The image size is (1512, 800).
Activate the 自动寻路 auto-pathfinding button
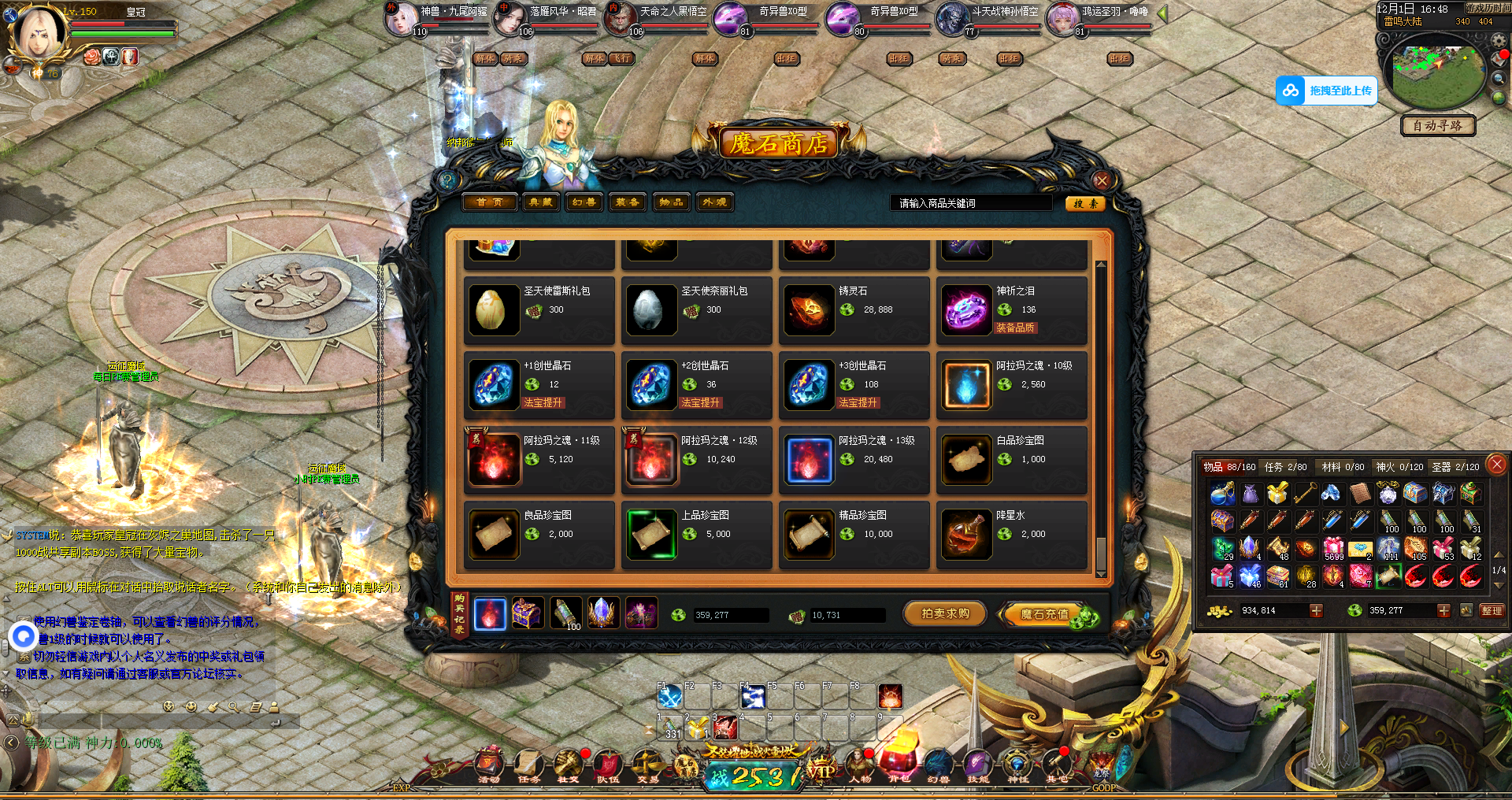(1438, 125)
